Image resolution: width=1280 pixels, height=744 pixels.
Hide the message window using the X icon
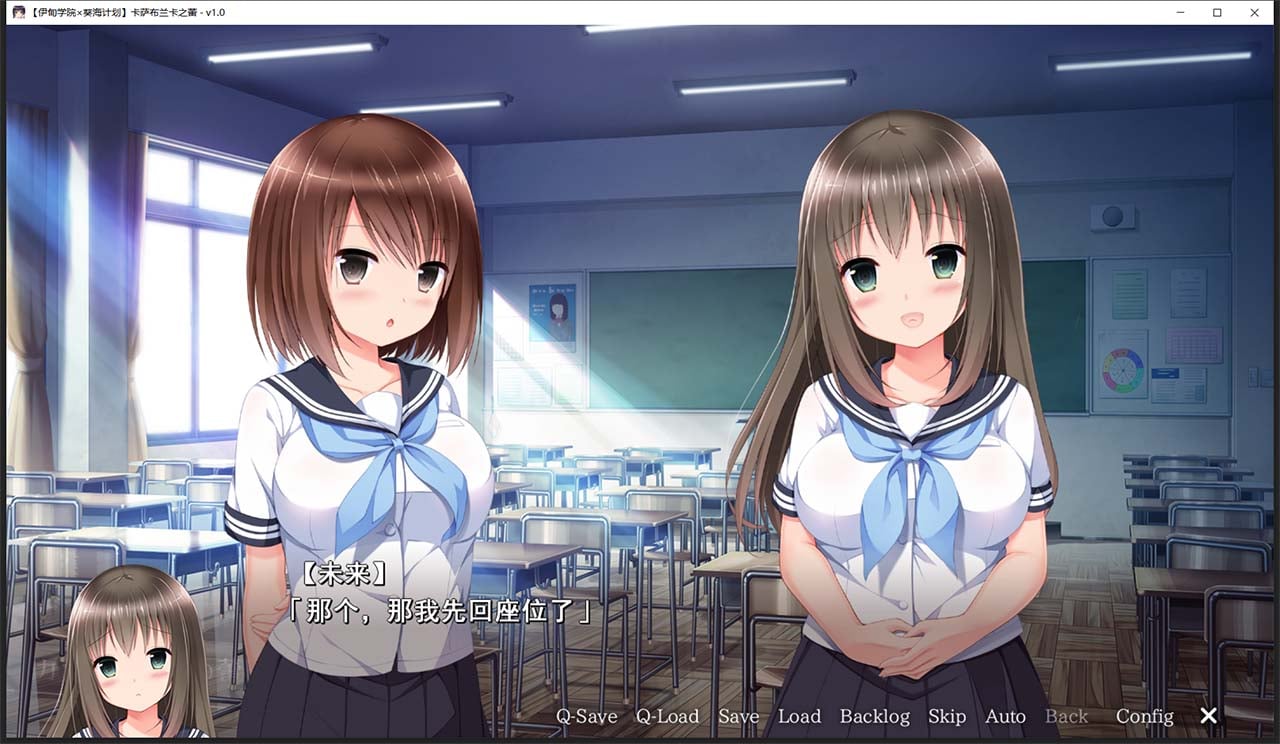tap(1208, 716)
